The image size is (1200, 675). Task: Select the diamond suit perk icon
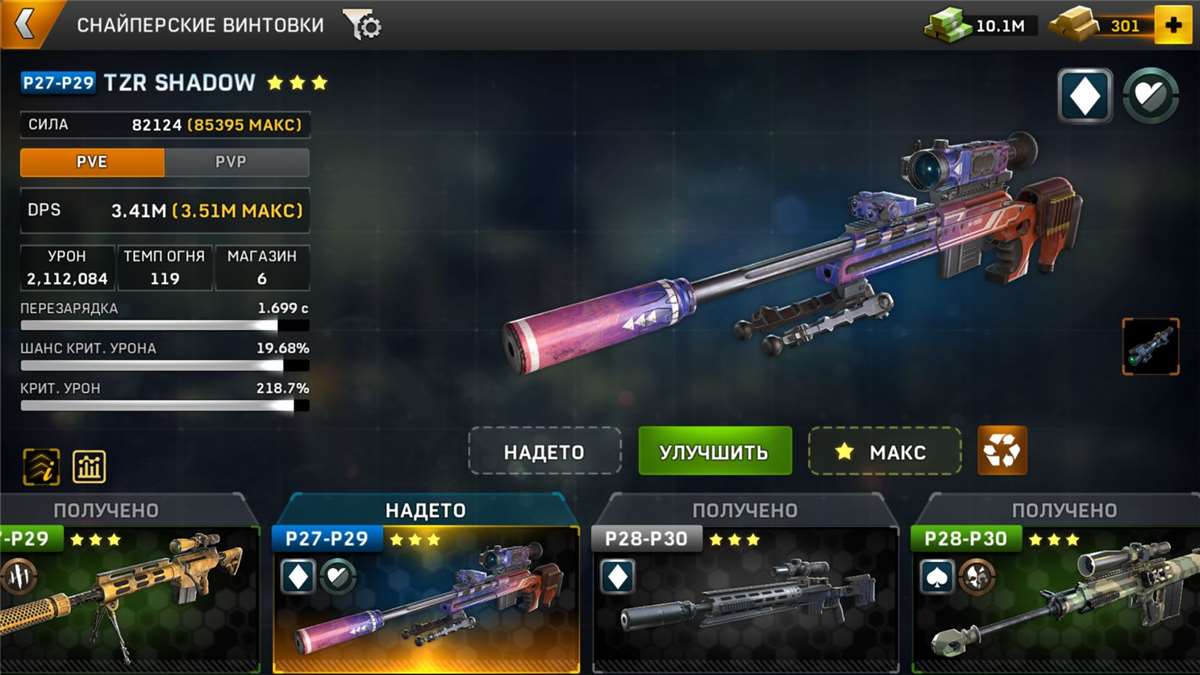pyautogui.click(x=1085, y=96)
